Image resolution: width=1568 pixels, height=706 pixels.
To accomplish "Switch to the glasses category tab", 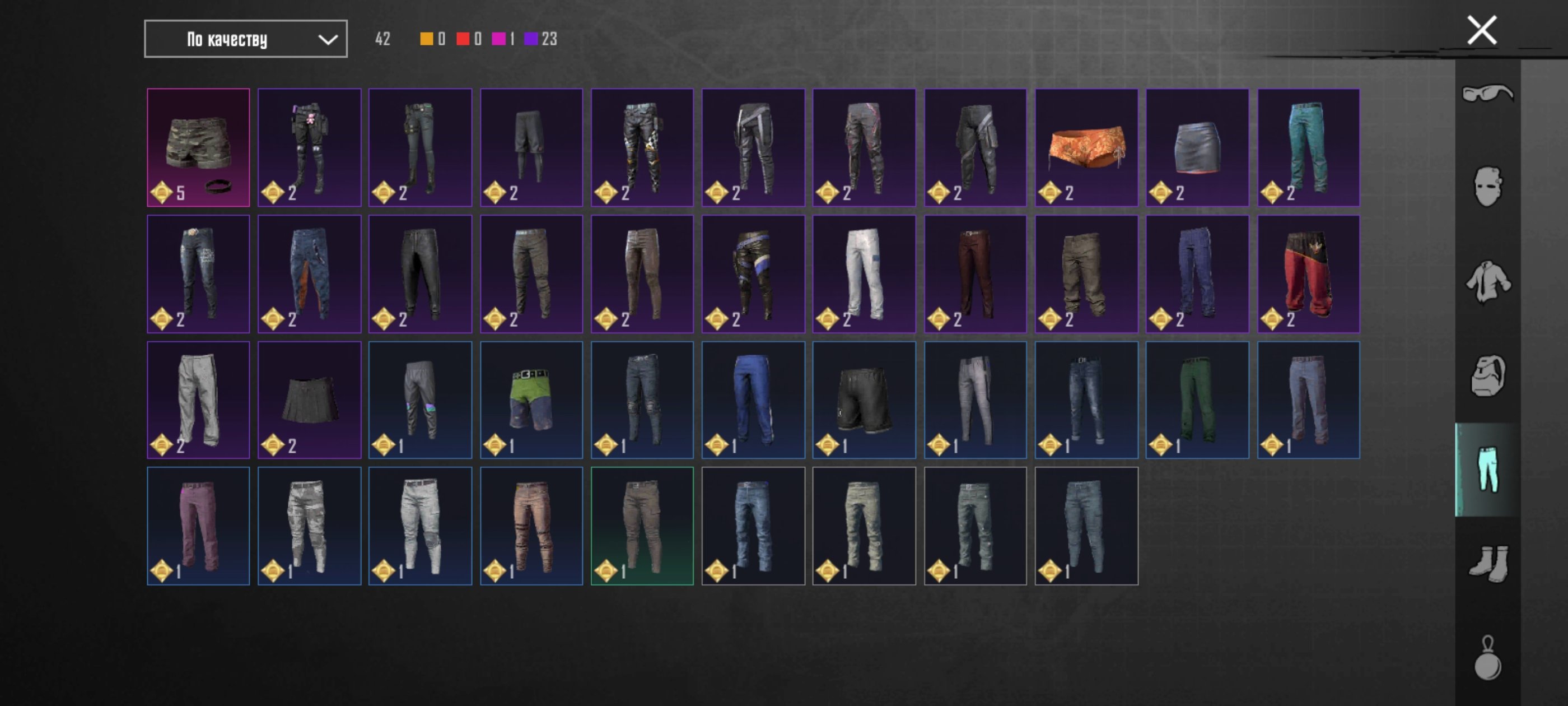I will coord(1487,94).
